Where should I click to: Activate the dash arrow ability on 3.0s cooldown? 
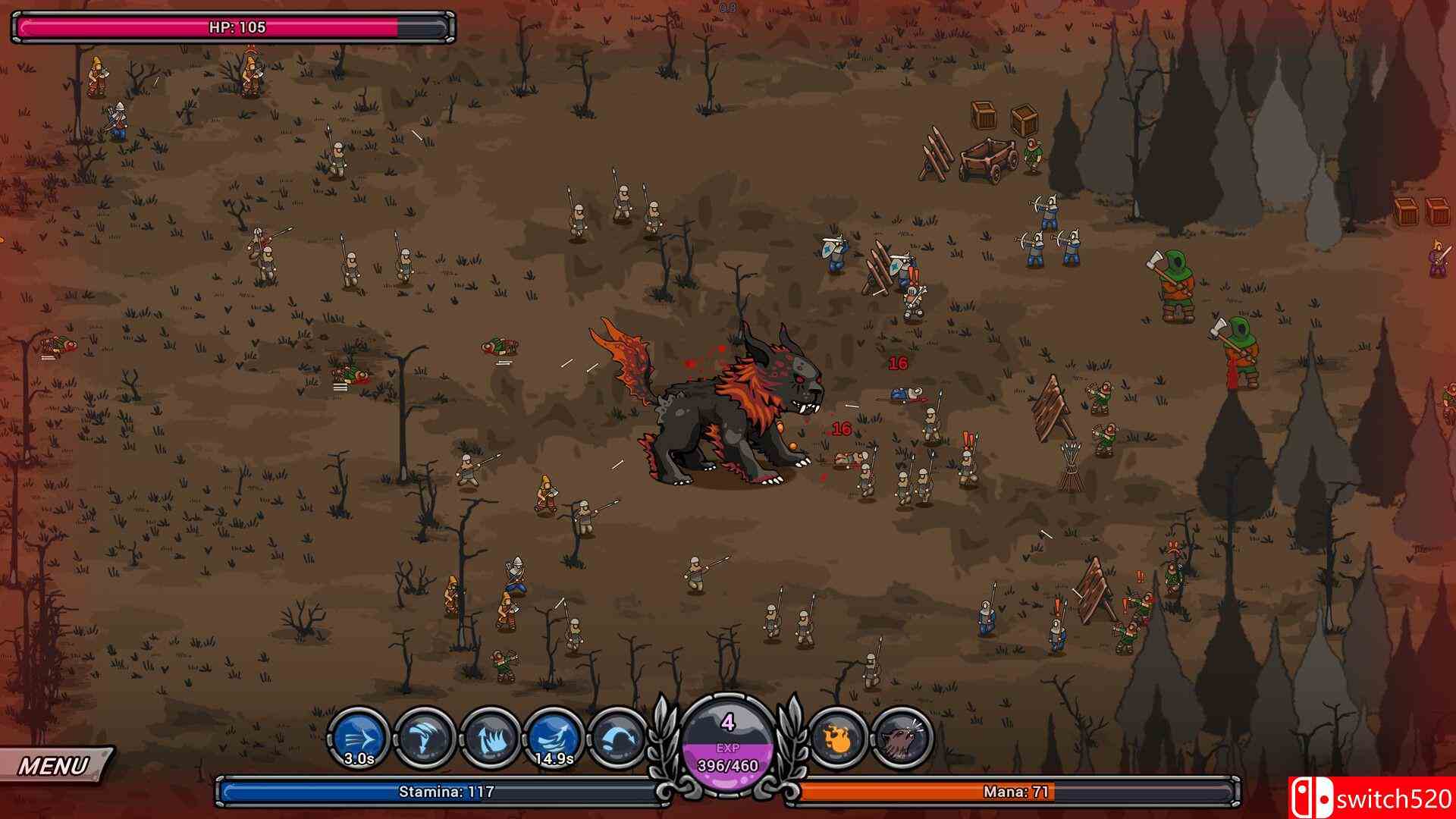(x=359, y=737)
